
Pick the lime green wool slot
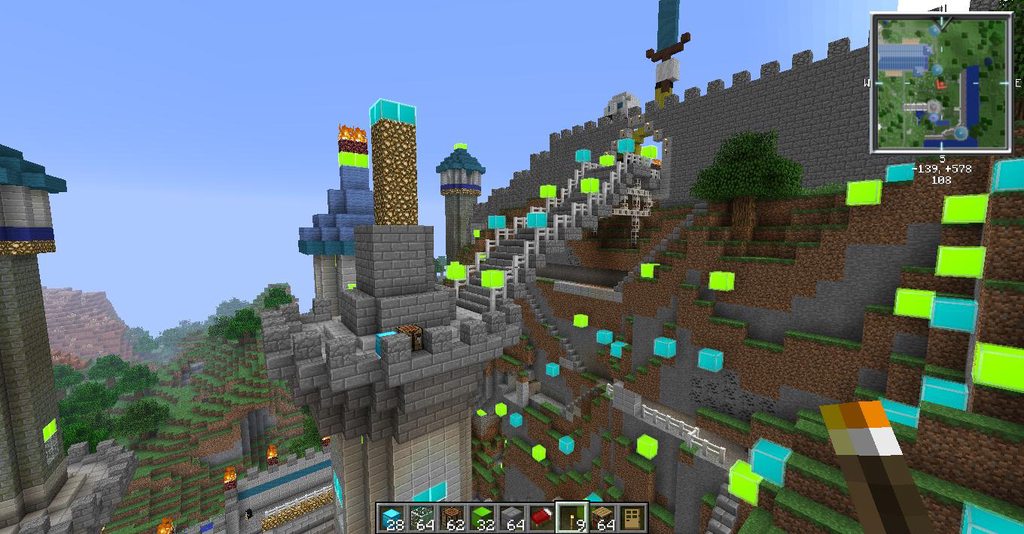[480, 518]
